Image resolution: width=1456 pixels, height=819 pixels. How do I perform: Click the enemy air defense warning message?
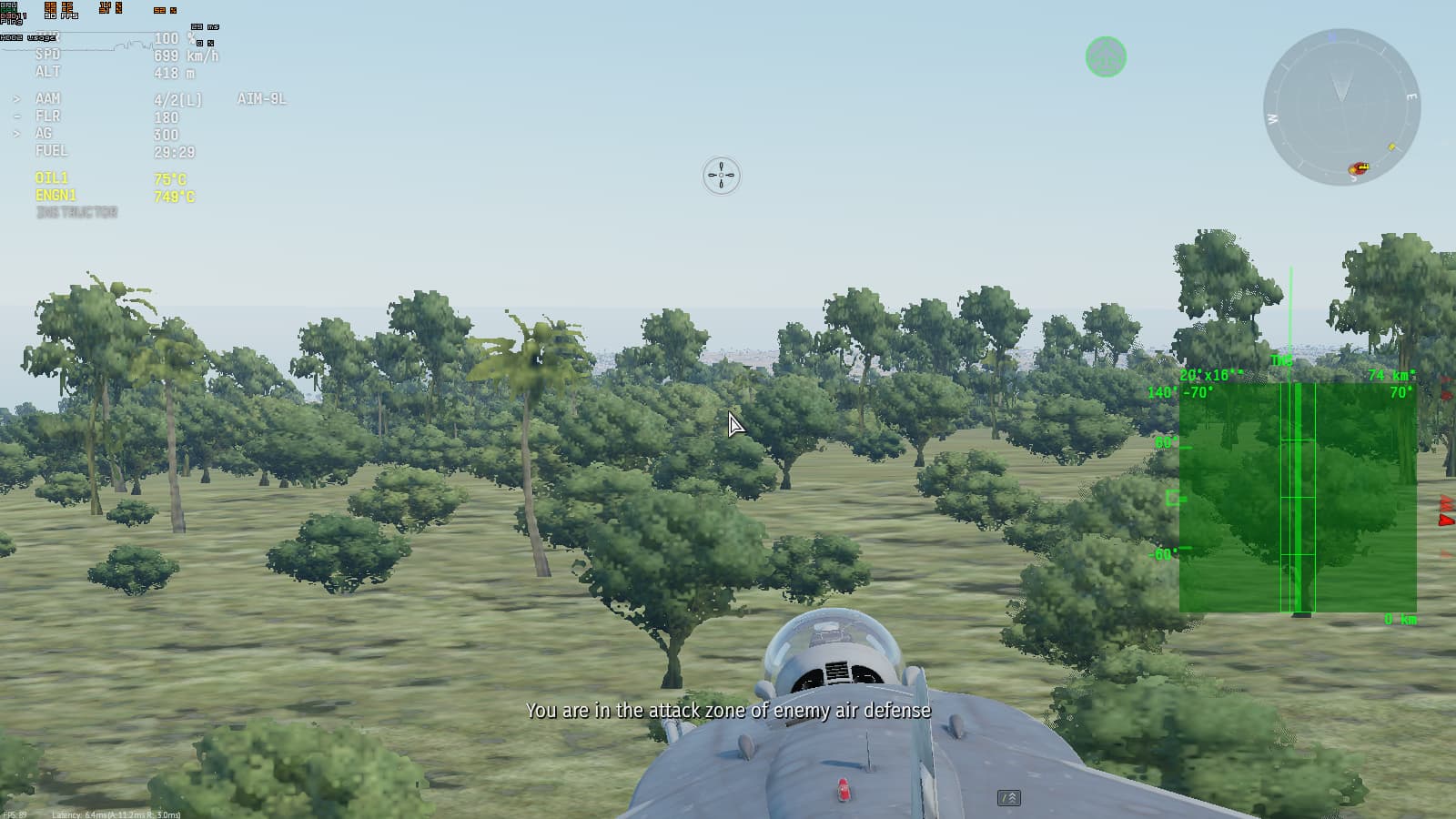coord(728,711)
